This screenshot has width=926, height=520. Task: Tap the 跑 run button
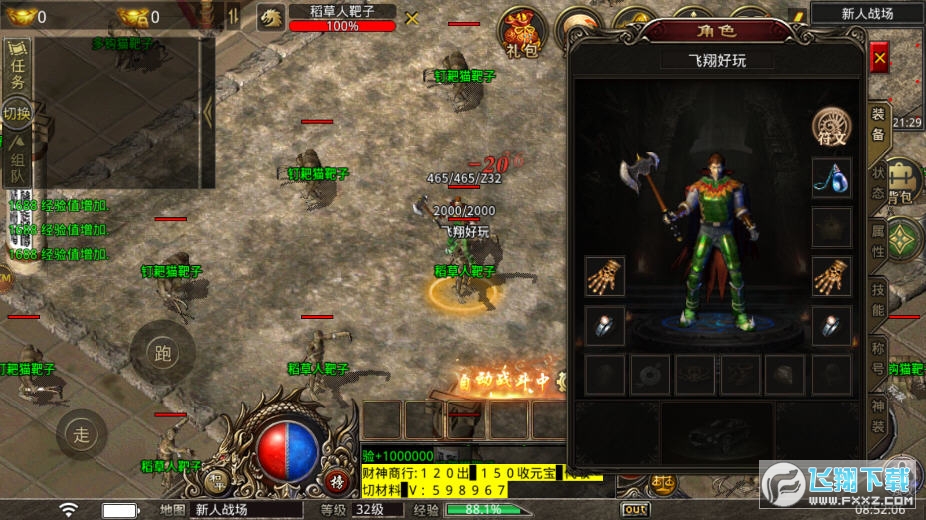[x=162, y=352]
